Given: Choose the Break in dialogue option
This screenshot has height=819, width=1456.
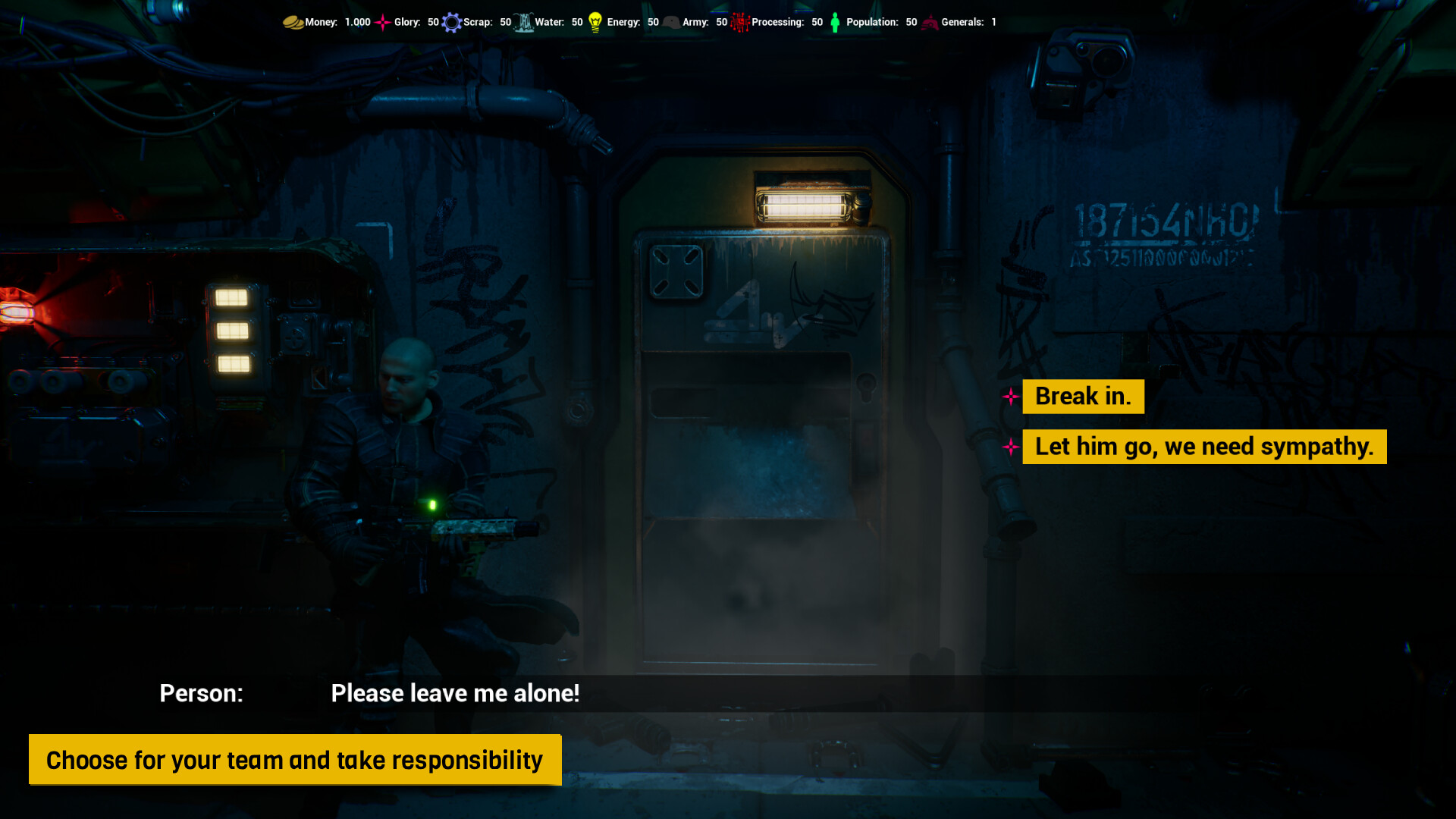Looking at the screenshot, I should 1083,397.
